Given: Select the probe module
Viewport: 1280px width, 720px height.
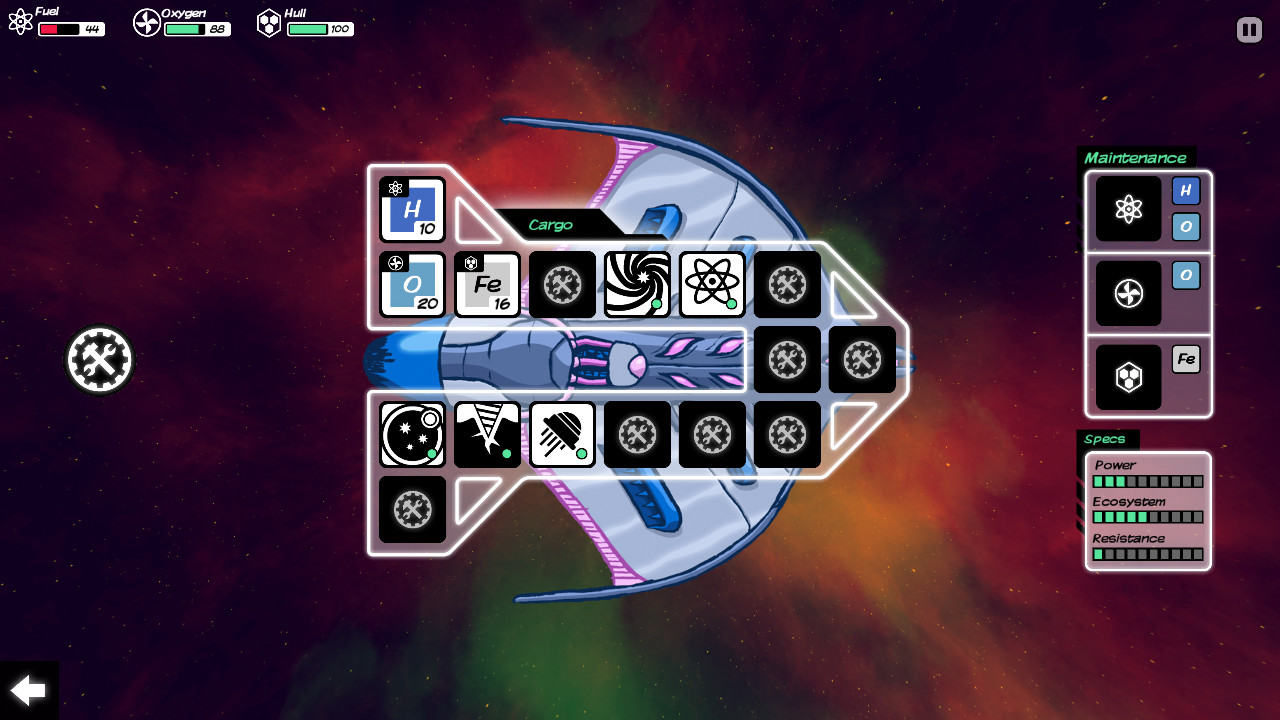Looking at the screenshot, I should 562,435.
